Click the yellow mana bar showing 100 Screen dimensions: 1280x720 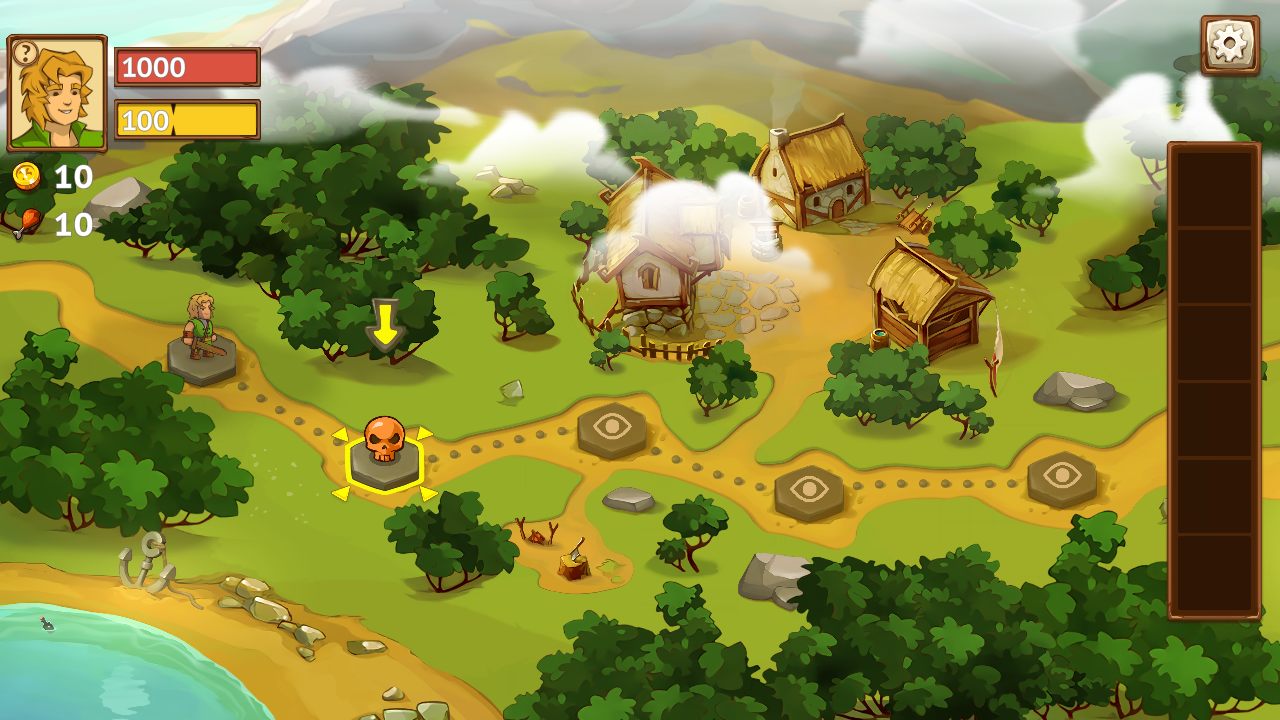[187, 120]
